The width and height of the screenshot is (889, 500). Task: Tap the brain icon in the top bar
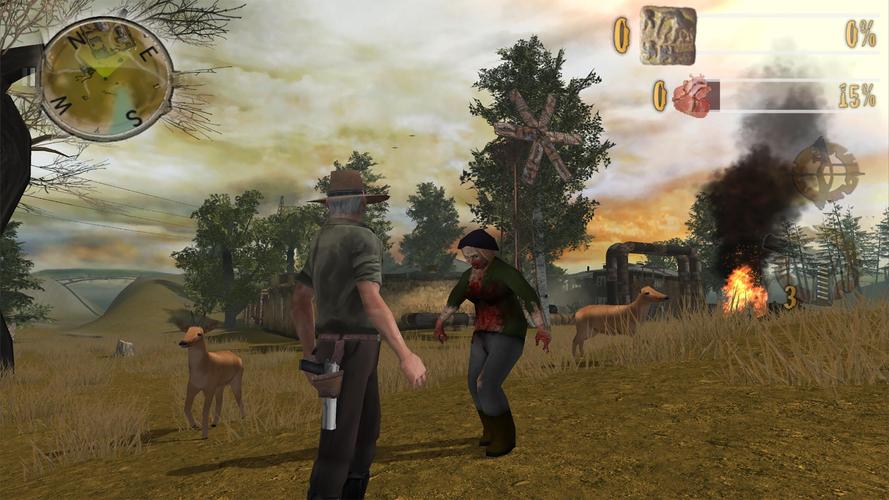668,35
